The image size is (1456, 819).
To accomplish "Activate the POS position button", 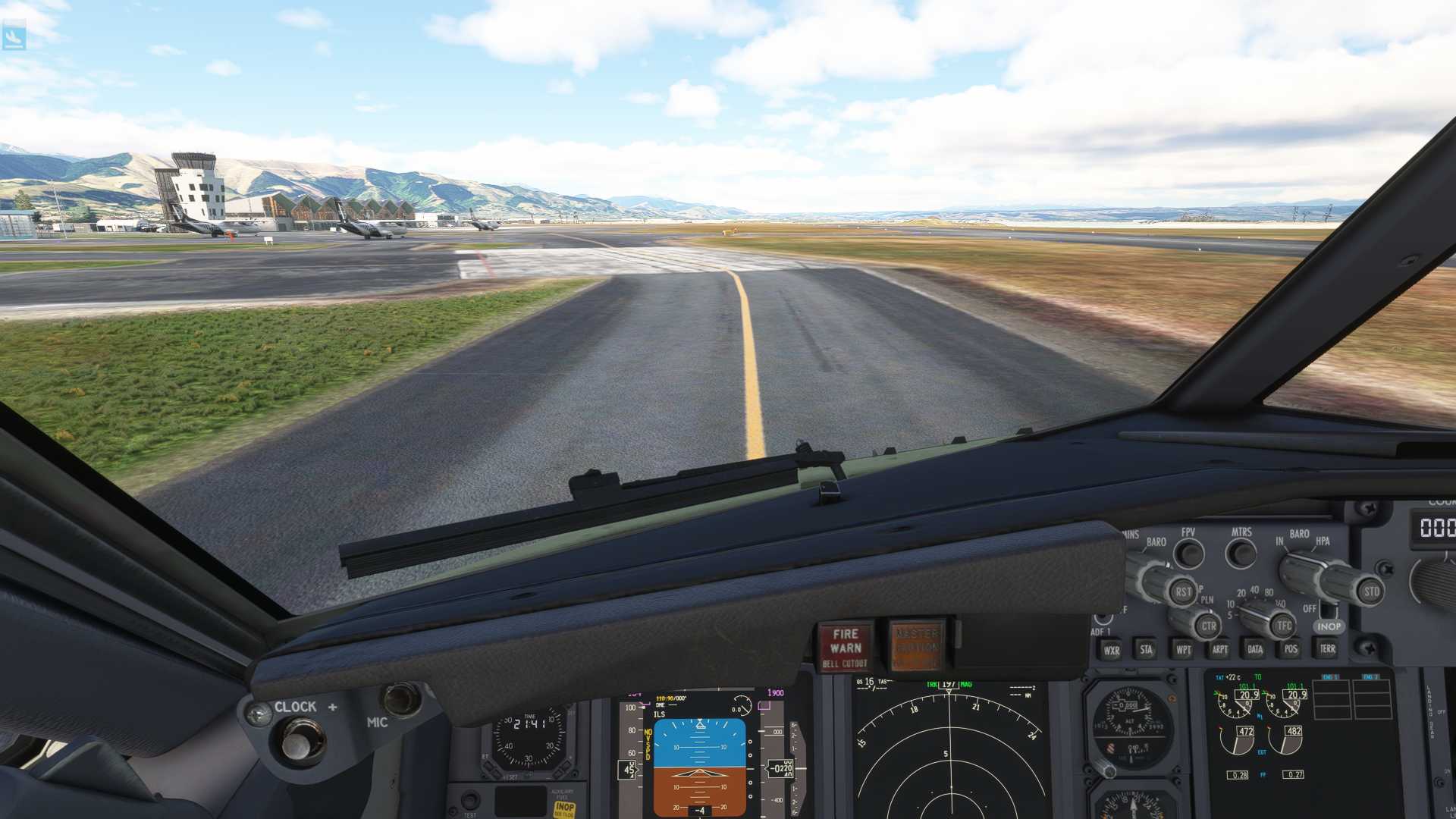I will [x=1291, y=648].
